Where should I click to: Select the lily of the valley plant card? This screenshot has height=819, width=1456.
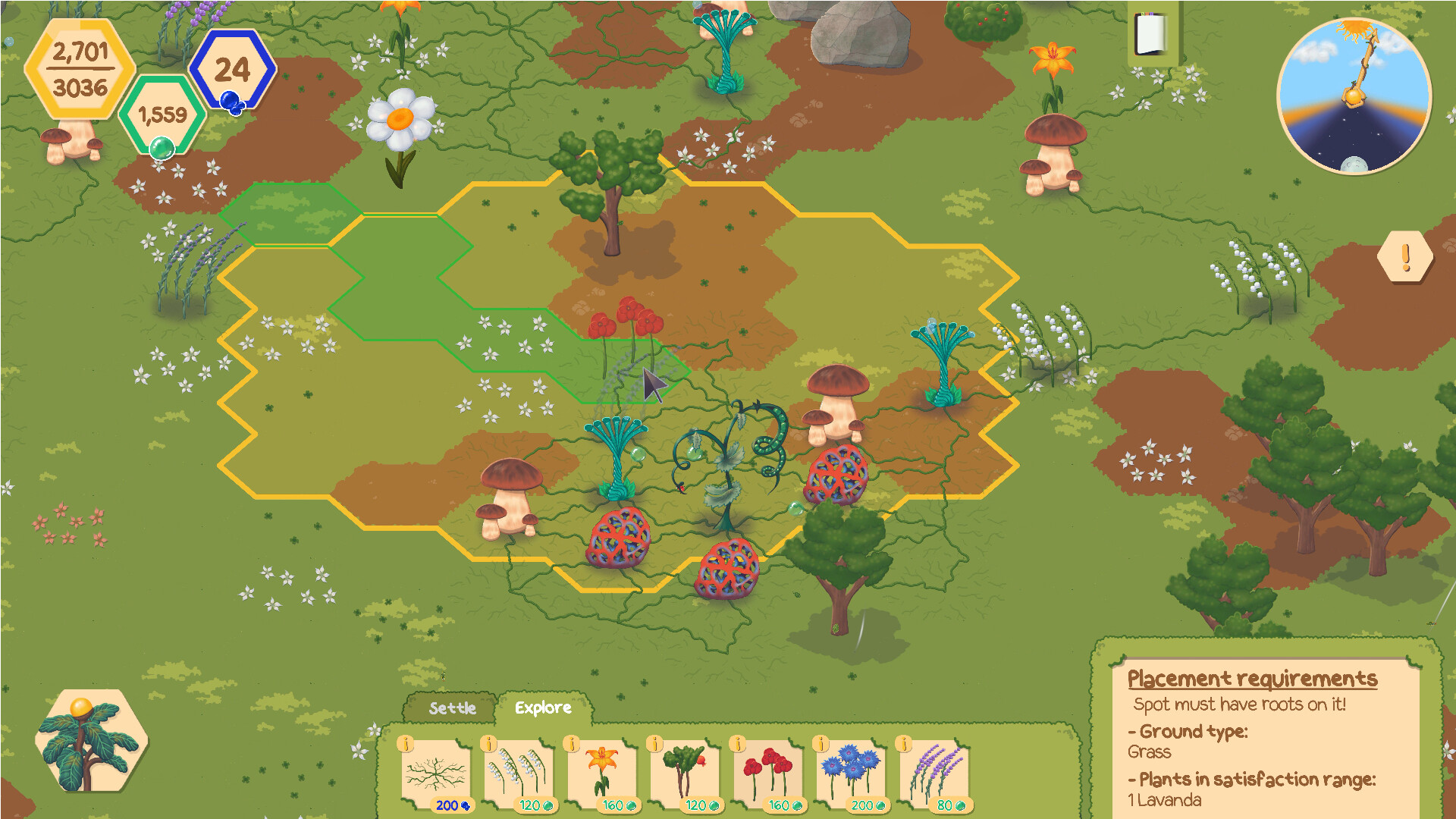coord(519,773)
